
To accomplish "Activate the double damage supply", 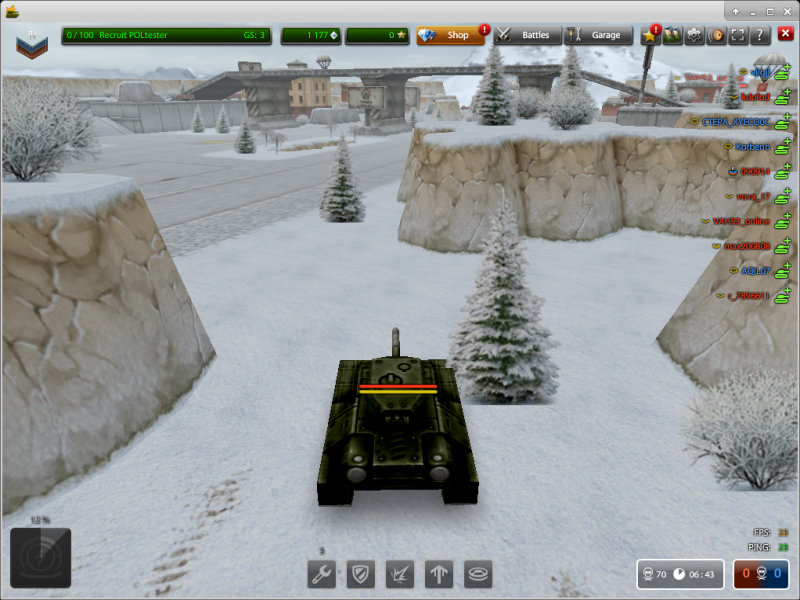I will pos(400,574).
